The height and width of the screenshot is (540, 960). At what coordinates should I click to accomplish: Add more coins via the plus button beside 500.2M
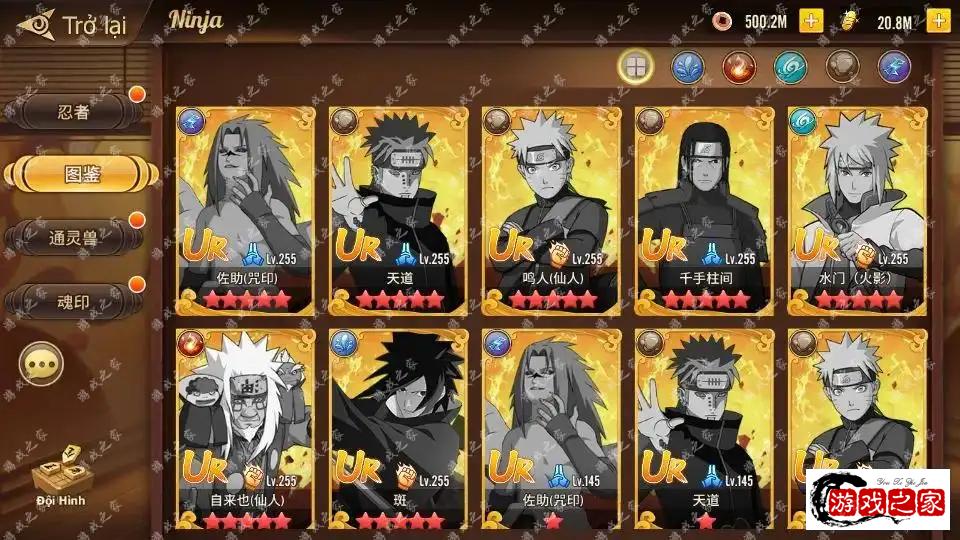point(810,21)
